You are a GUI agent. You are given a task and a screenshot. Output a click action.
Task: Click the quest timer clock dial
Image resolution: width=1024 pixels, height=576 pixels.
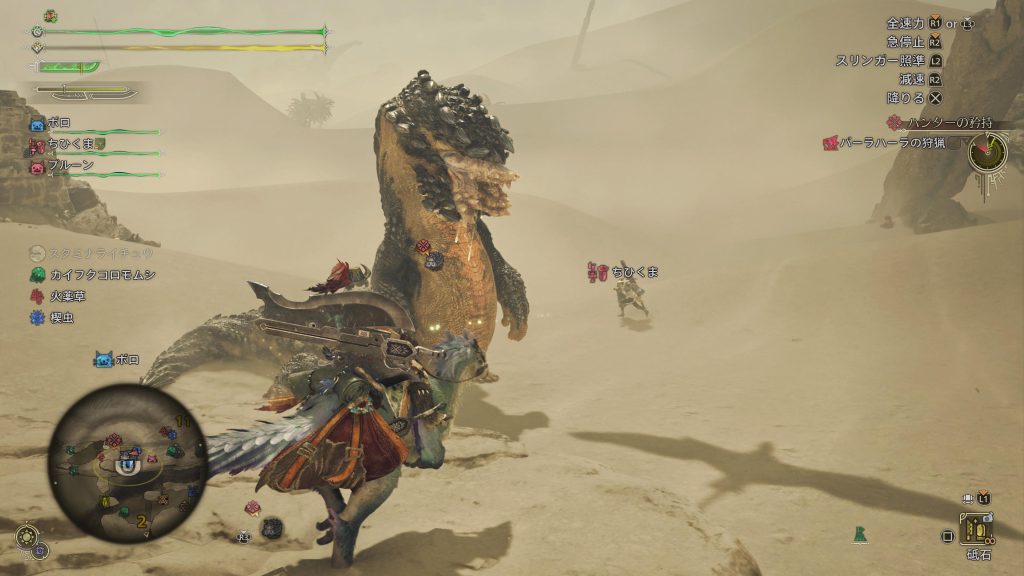[x=988, y=151]
